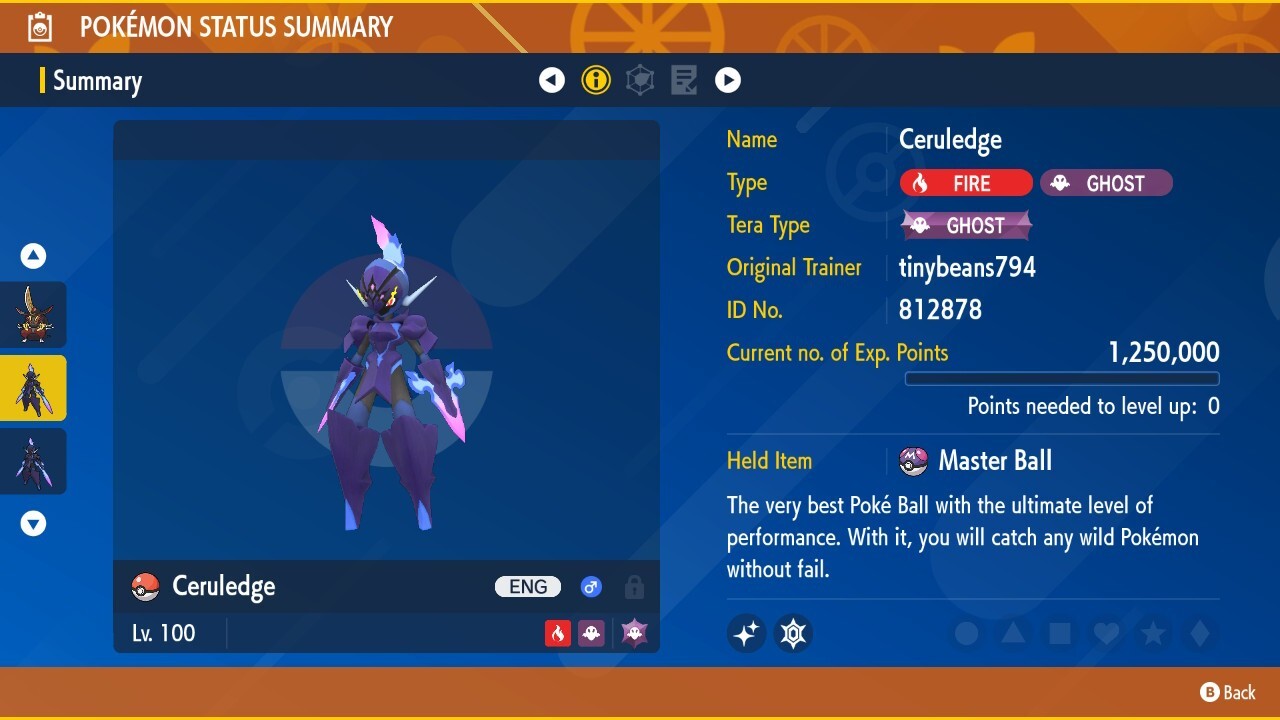The width and height of the screenshot is (1280, 720).
Task: Toggle the triangle marking
Action: 1013,634
